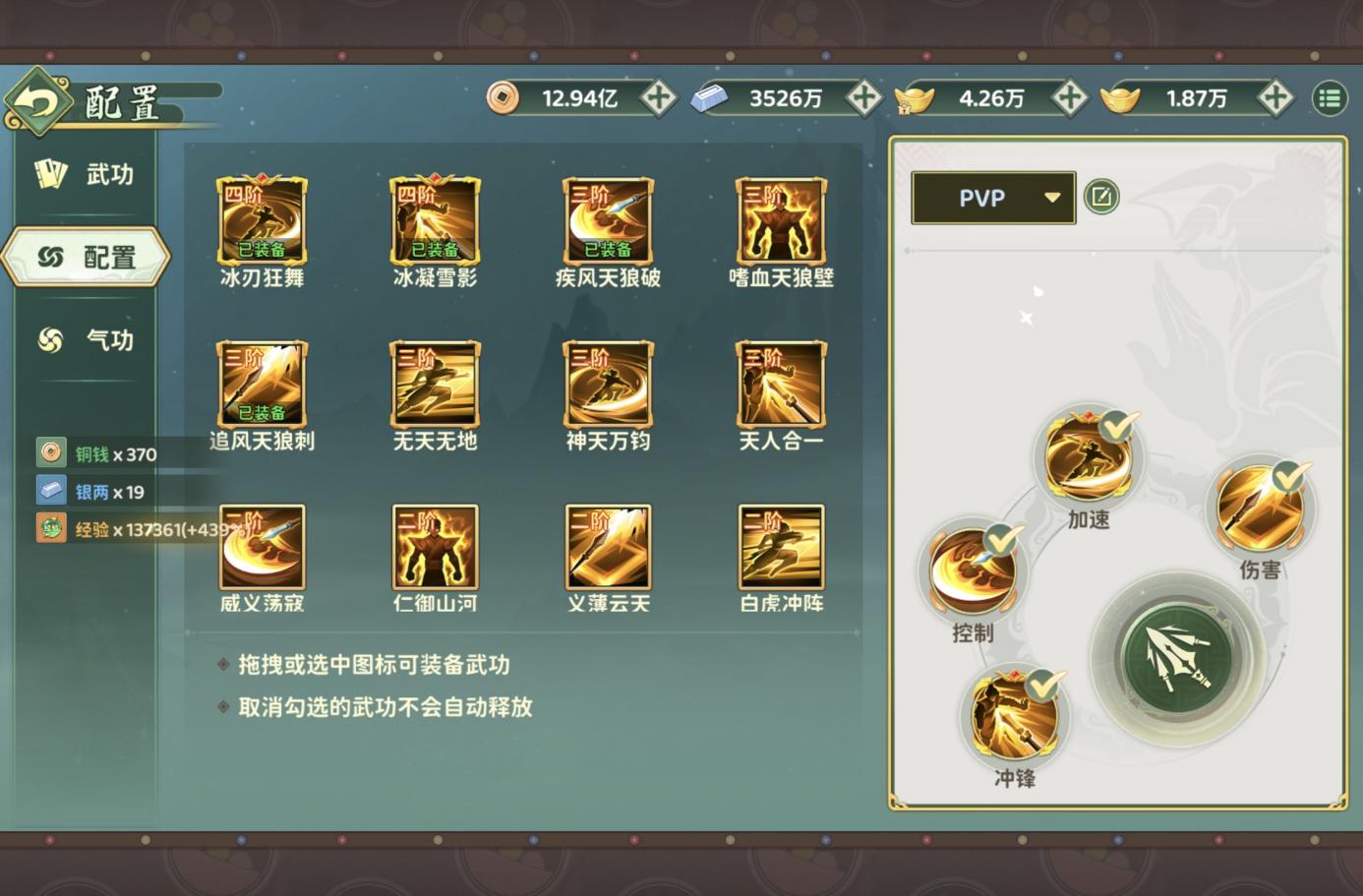The image size is (1363, 896).
Task: Open the 仁御山河 skill
Action: pyautogui.click(x=434, y=548)
